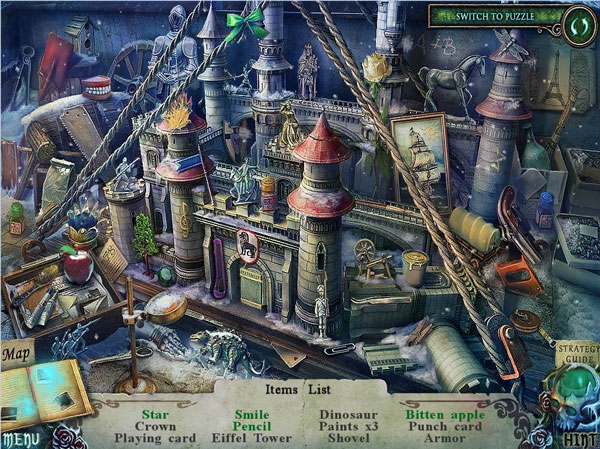Image resolution: width=600 pixels, height=449 pixels.
Task: Open the Map
Action: pyautogui.click(x=15, y=353)
